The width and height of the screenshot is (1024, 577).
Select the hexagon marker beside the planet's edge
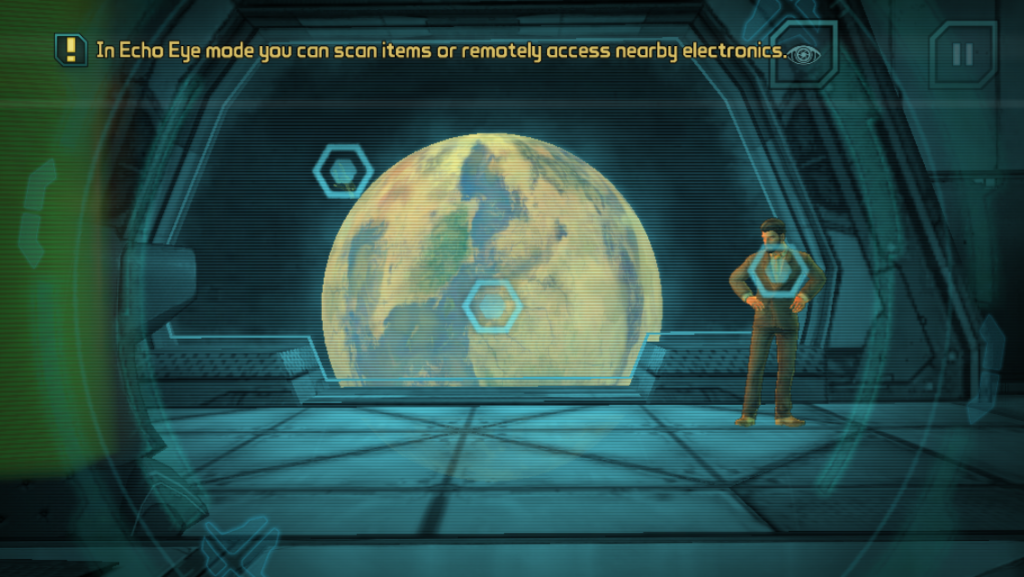pyautogui.click(x=343, y=171)
